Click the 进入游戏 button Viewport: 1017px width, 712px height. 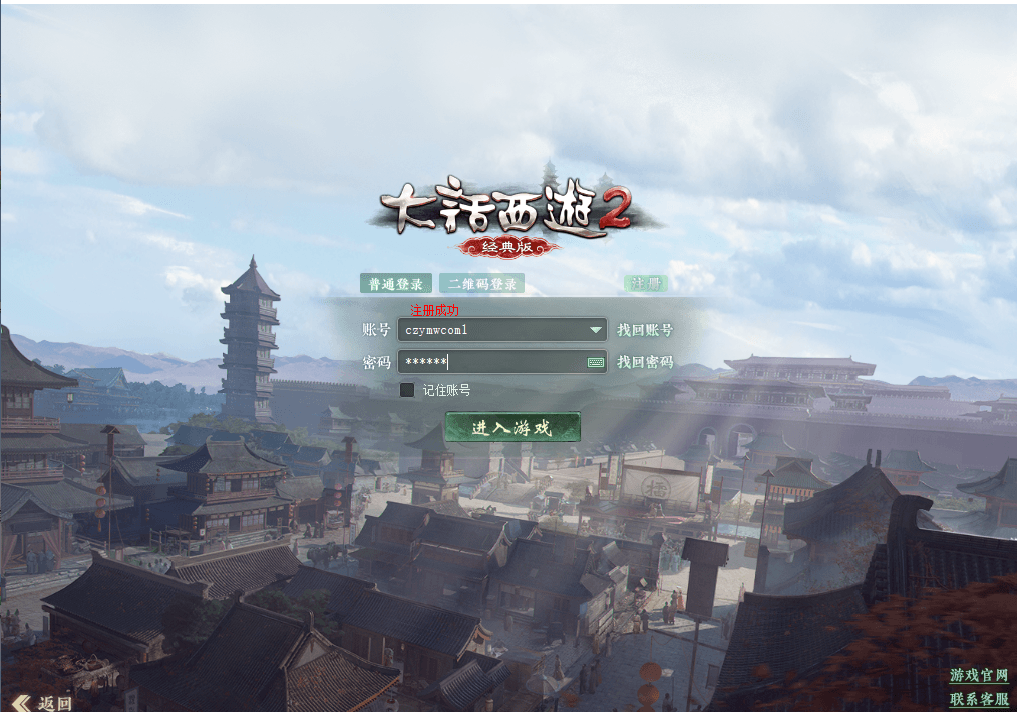pyautogui.click(x=512, y=428)
